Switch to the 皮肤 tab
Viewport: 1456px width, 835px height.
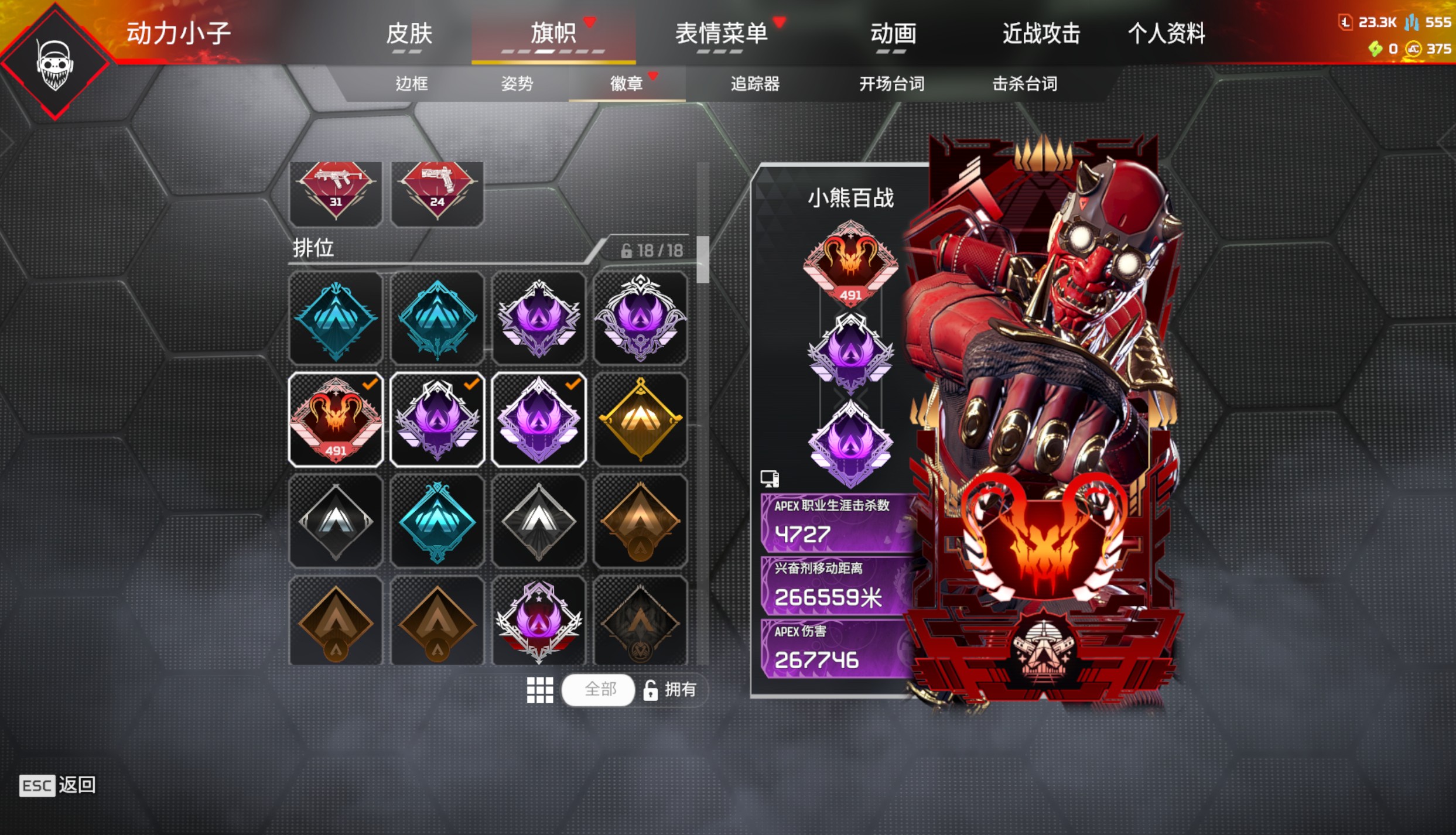pos(409,33)
